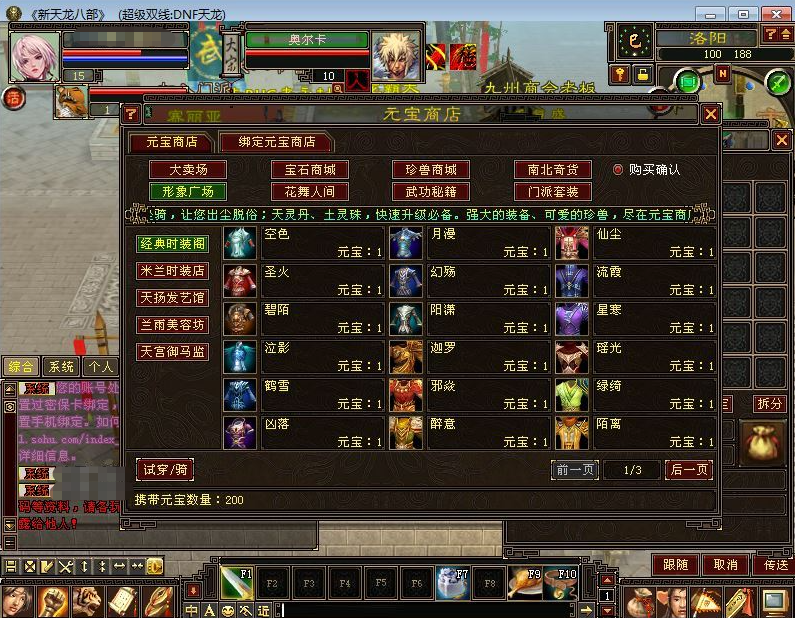Image resolution: width=795 pixels, height=618 pixels.
Task: Minimize the game window
Action: [x=711, y=14]
